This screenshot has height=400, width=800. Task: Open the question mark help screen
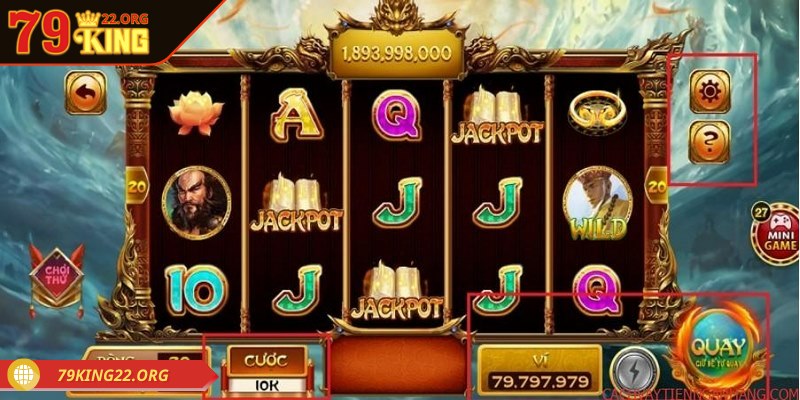[710, 141]
